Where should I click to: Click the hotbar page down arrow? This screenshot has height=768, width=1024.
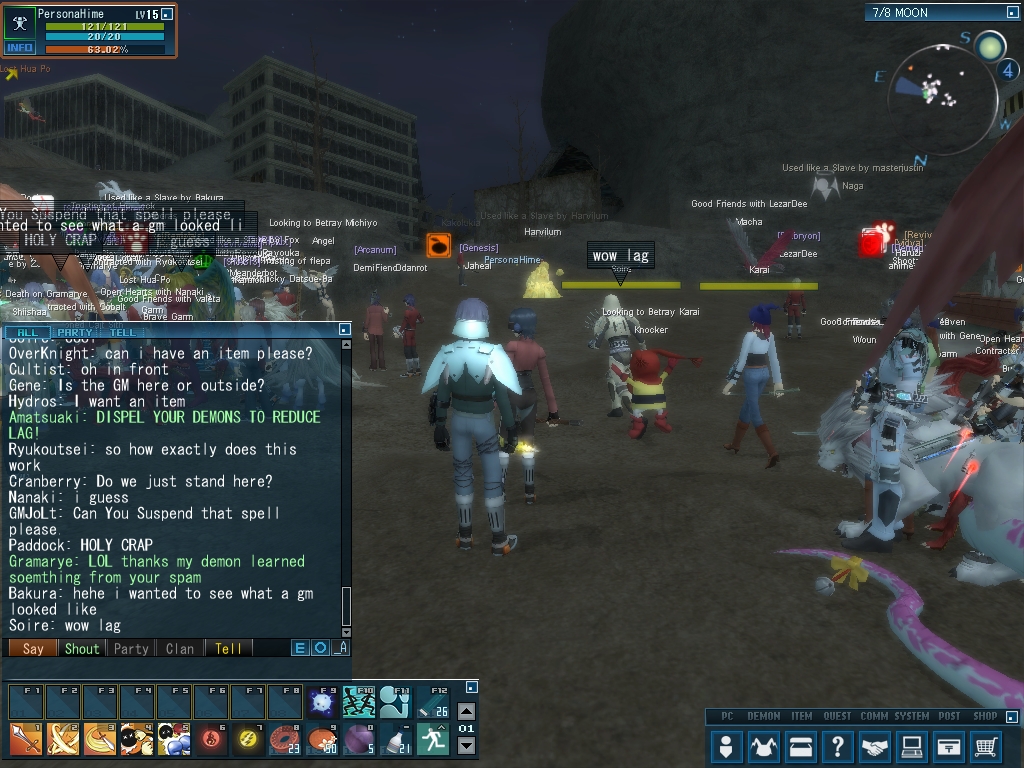[x=466, y=746]
